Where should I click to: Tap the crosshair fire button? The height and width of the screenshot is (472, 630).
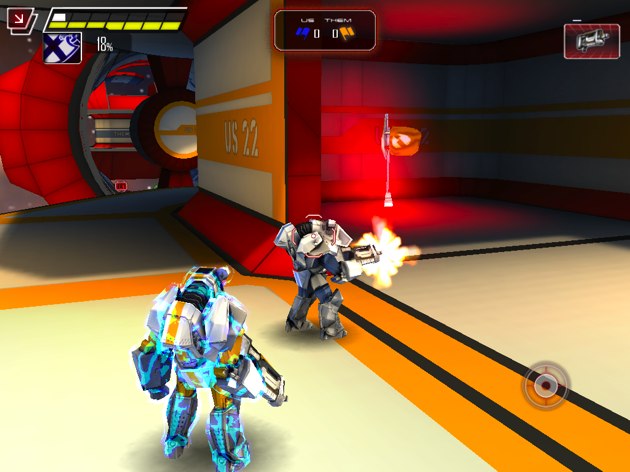545,385
